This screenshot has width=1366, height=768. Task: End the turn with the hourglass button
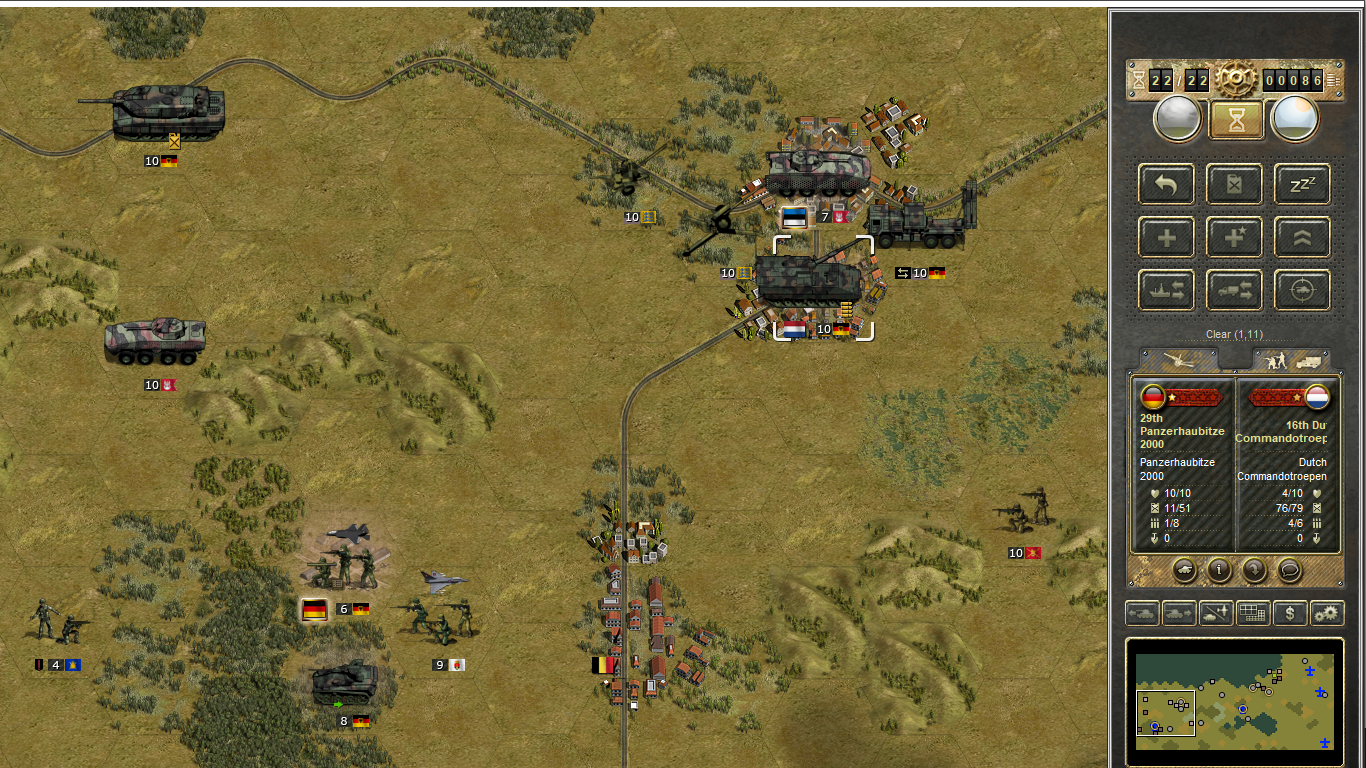click(1237, 119)
